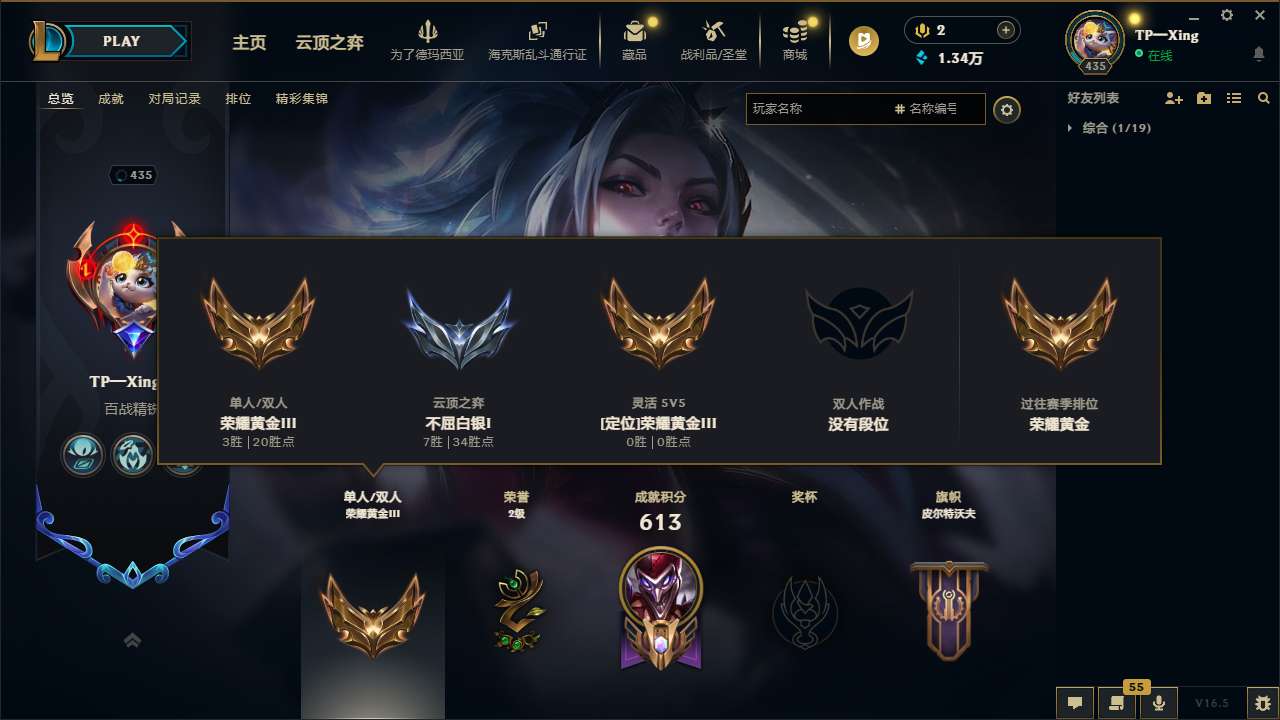Add a friend via the add-friend icon
The width and height of the screenshot is (1280, 720).
(1171, 98)
